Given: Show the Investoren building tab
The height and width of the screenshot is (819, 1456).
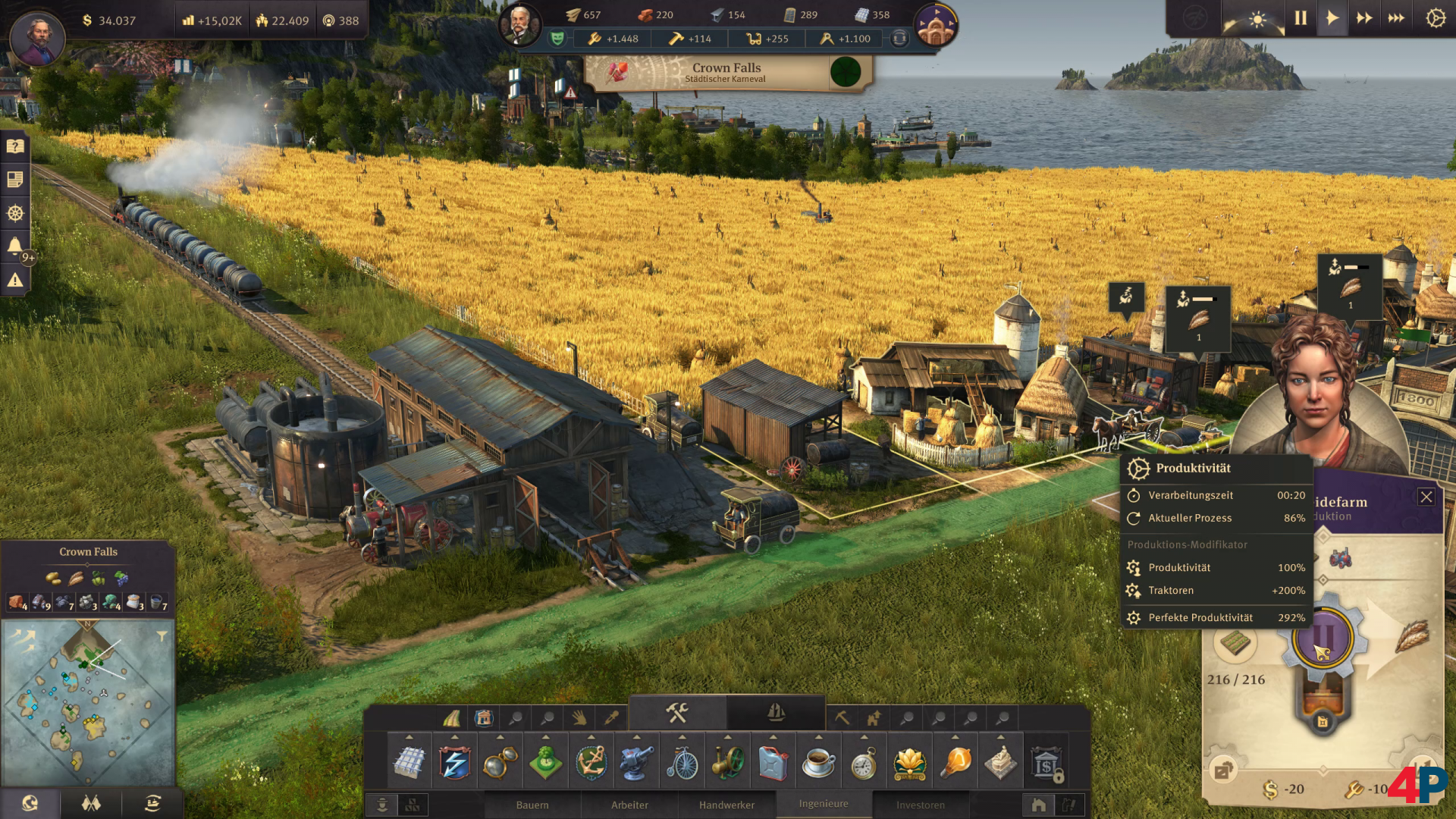Looking at the screenshot, I should (x=921, y=805).
